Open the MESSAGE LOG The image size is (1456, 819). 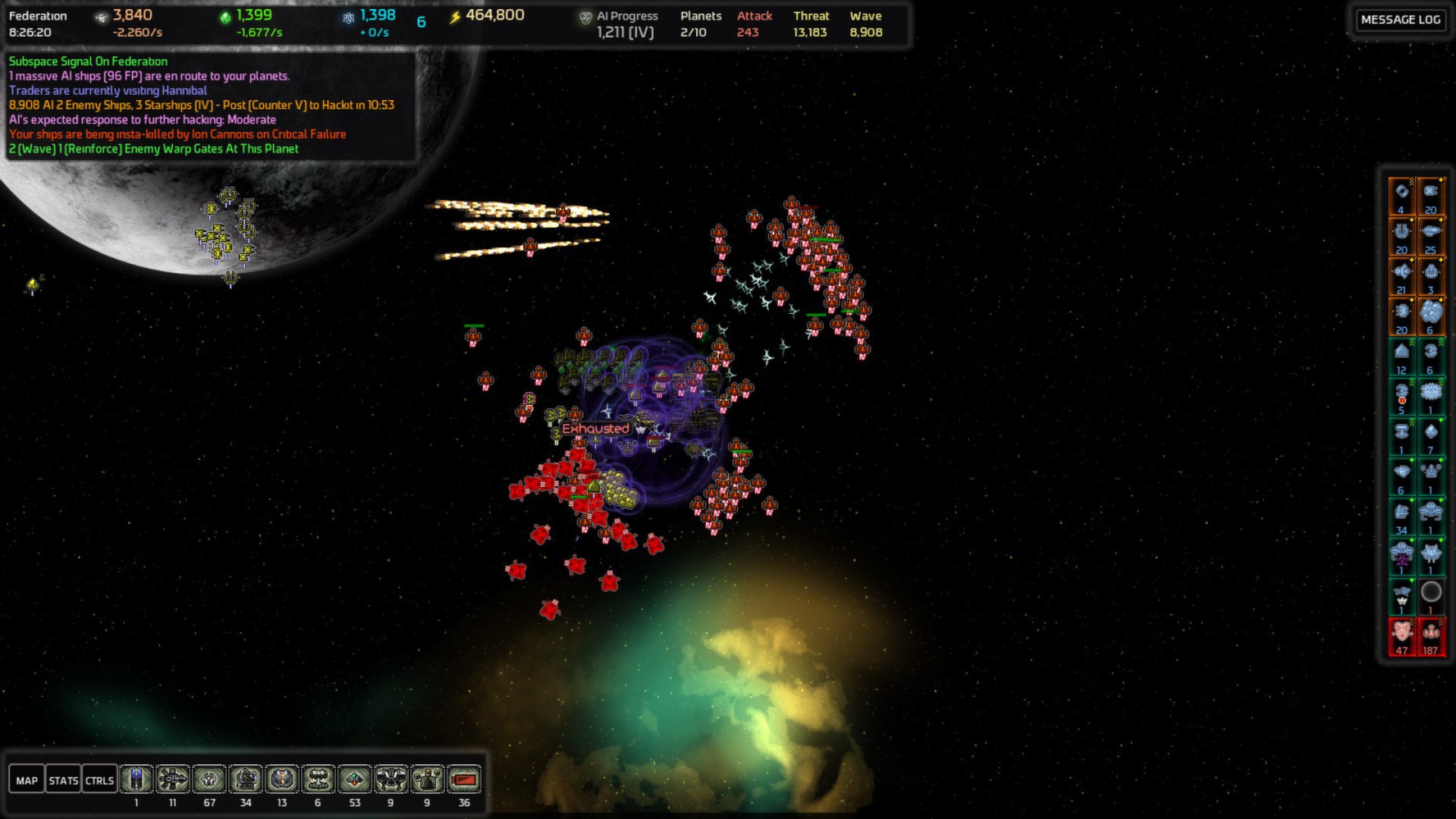pos(1400,20)
